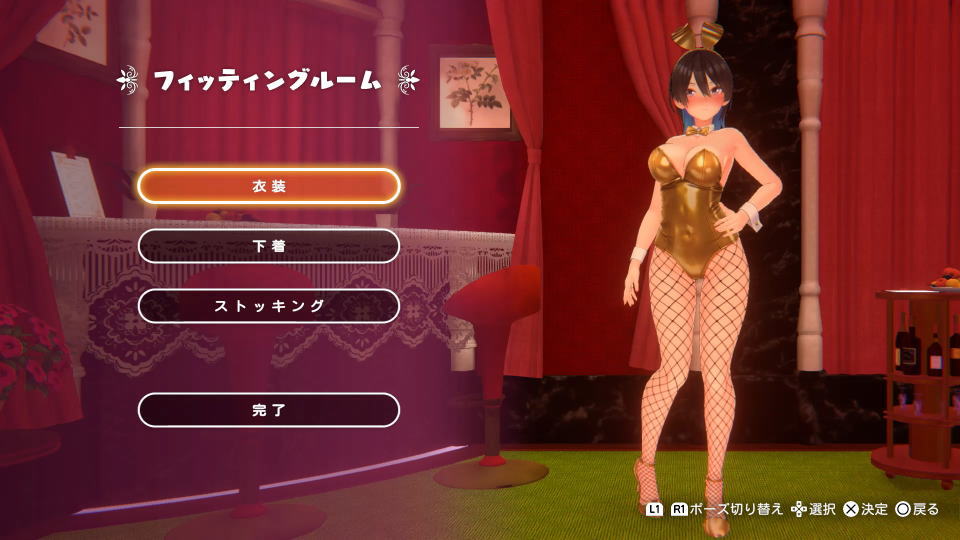
Task: Click the 完了 finish button
Action: [269, 410]
